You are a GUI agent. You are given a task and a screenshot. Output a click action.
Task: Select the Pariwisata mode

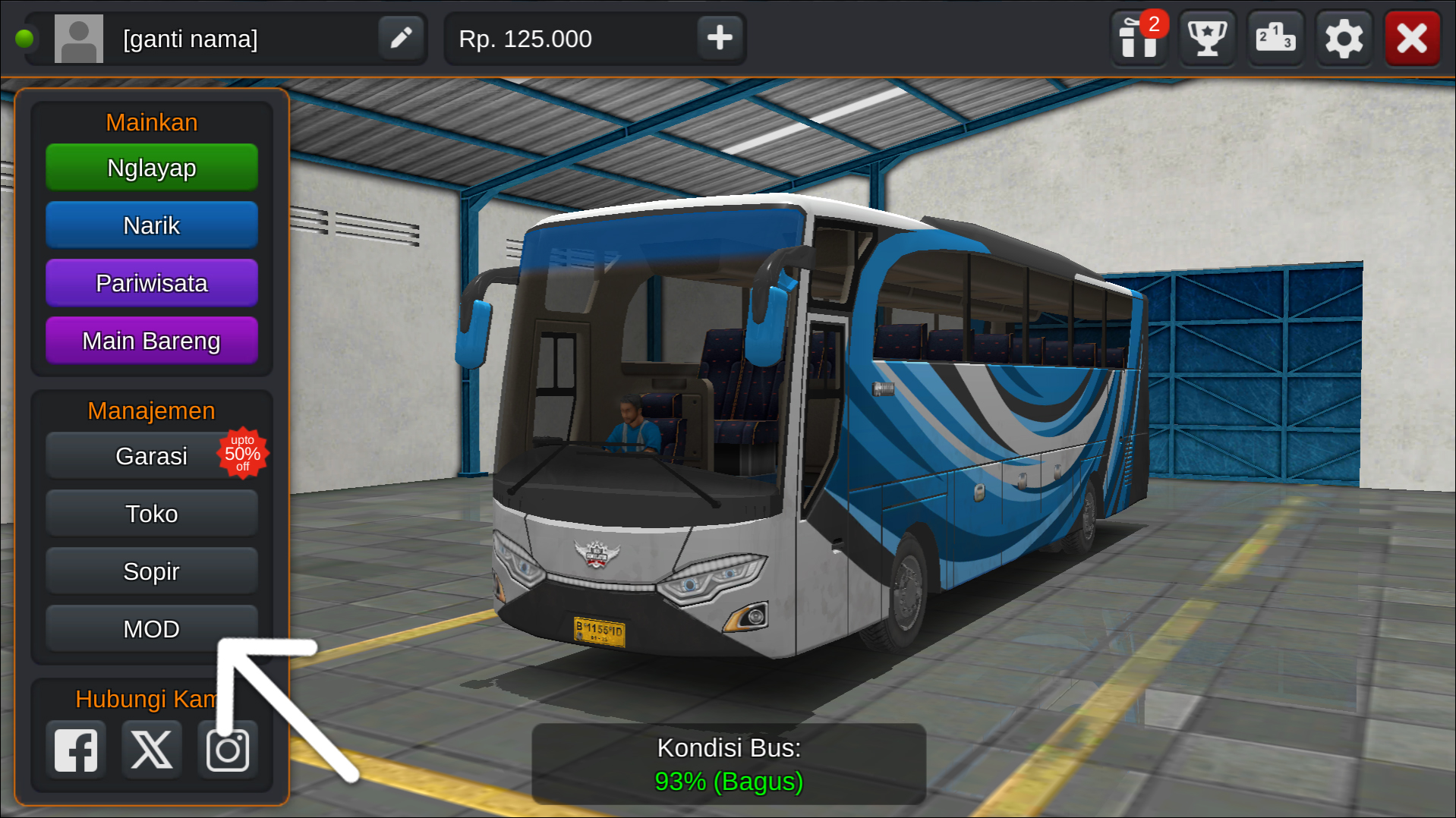tap(151, 282)
